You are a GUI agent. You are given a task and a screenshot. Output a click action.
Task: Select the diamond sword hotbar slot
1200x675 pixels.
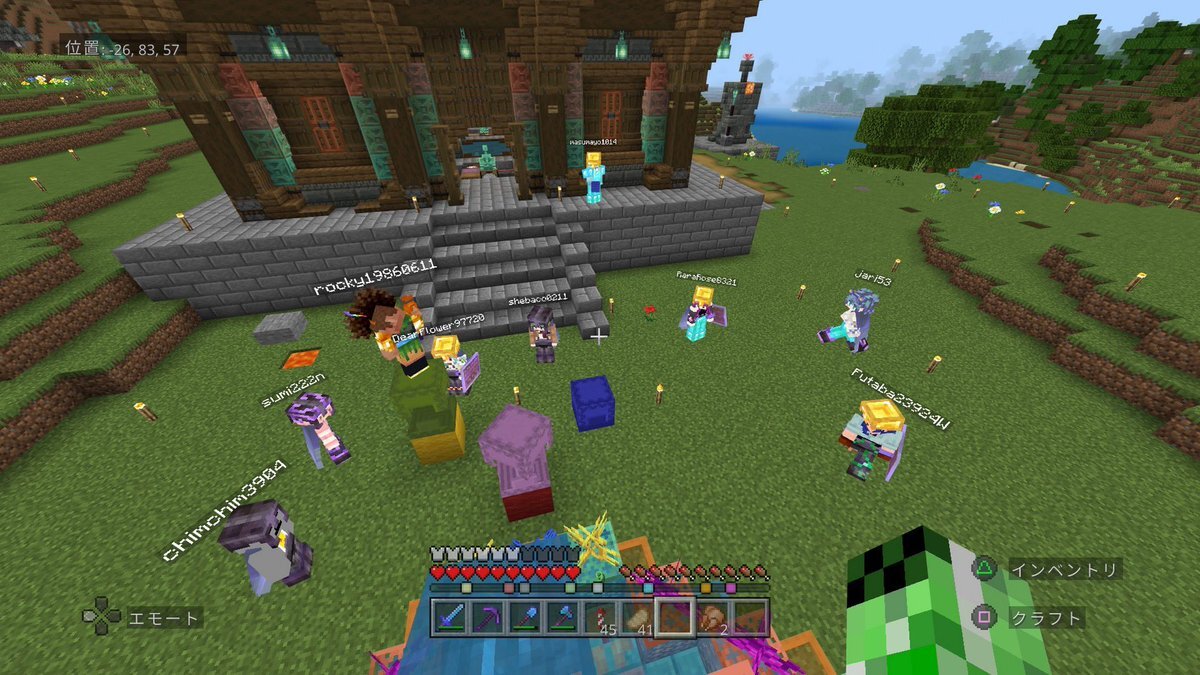coord(452,617)
